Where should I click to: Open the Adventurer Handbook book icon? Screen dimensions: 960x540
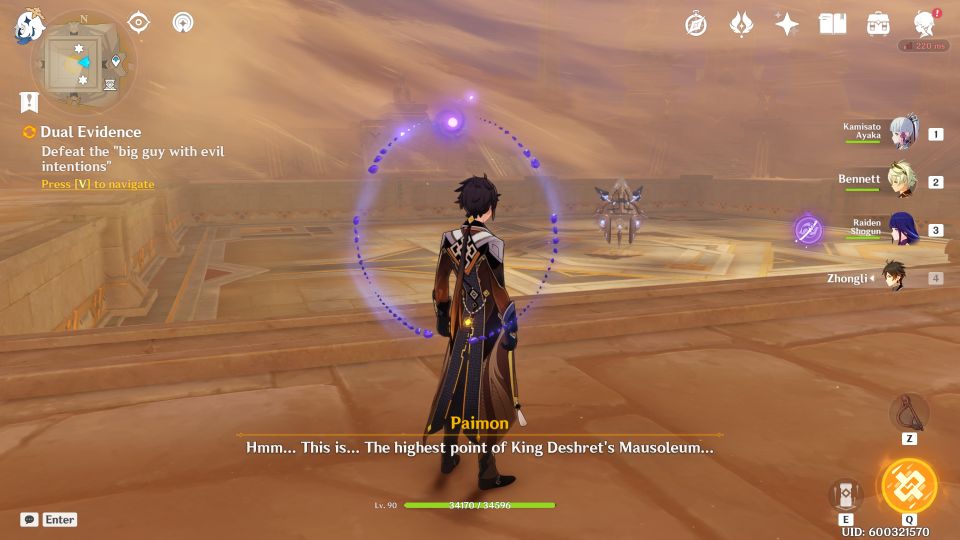(832, 24)
